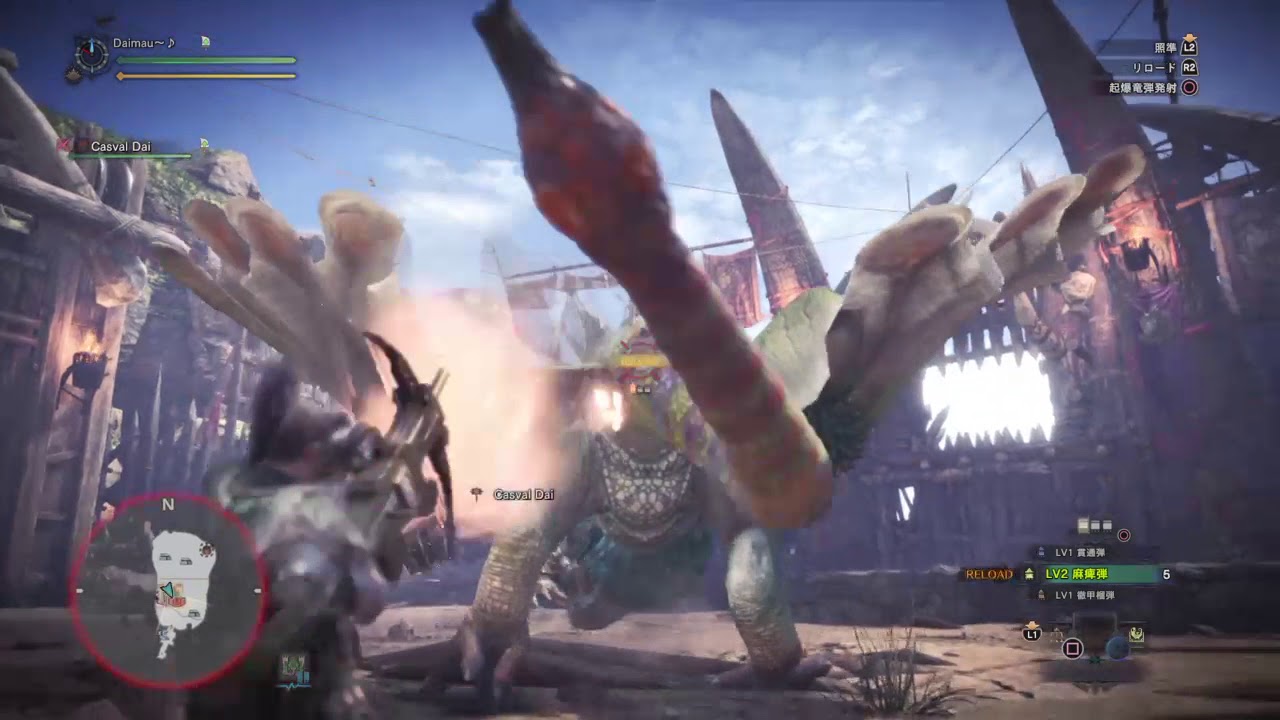This screenshot has width=1280, height=720.
Task: Click the quest timer clock icon
Action: tap(92, 54)
